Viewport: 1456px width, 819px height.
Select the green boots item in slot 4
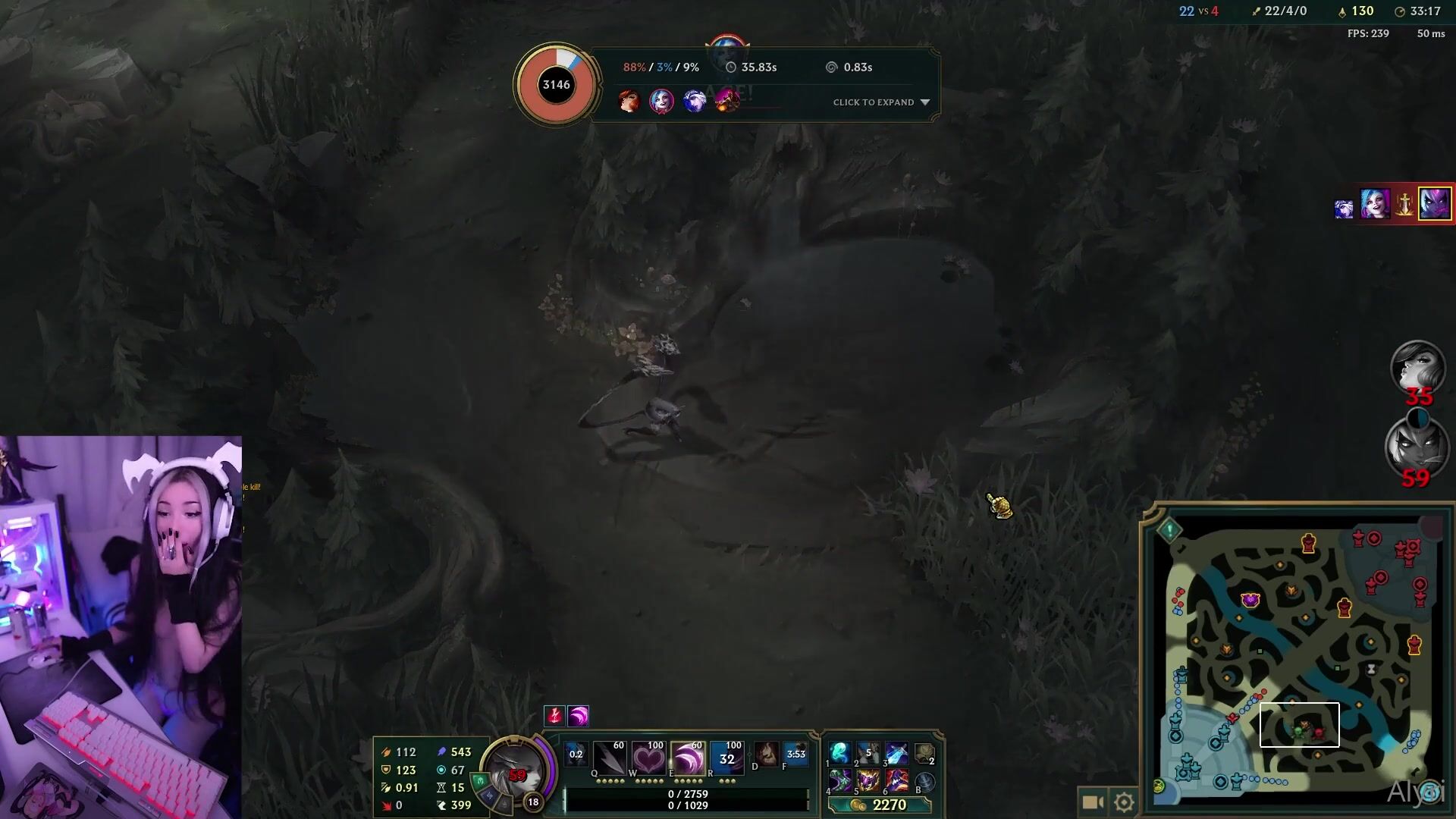(840, 780)
